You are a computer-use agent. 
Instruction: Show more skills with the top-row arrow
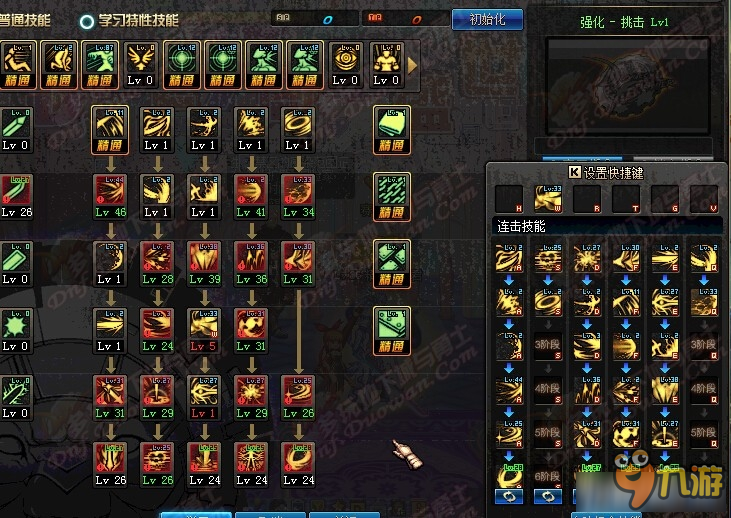pos(412,64)
